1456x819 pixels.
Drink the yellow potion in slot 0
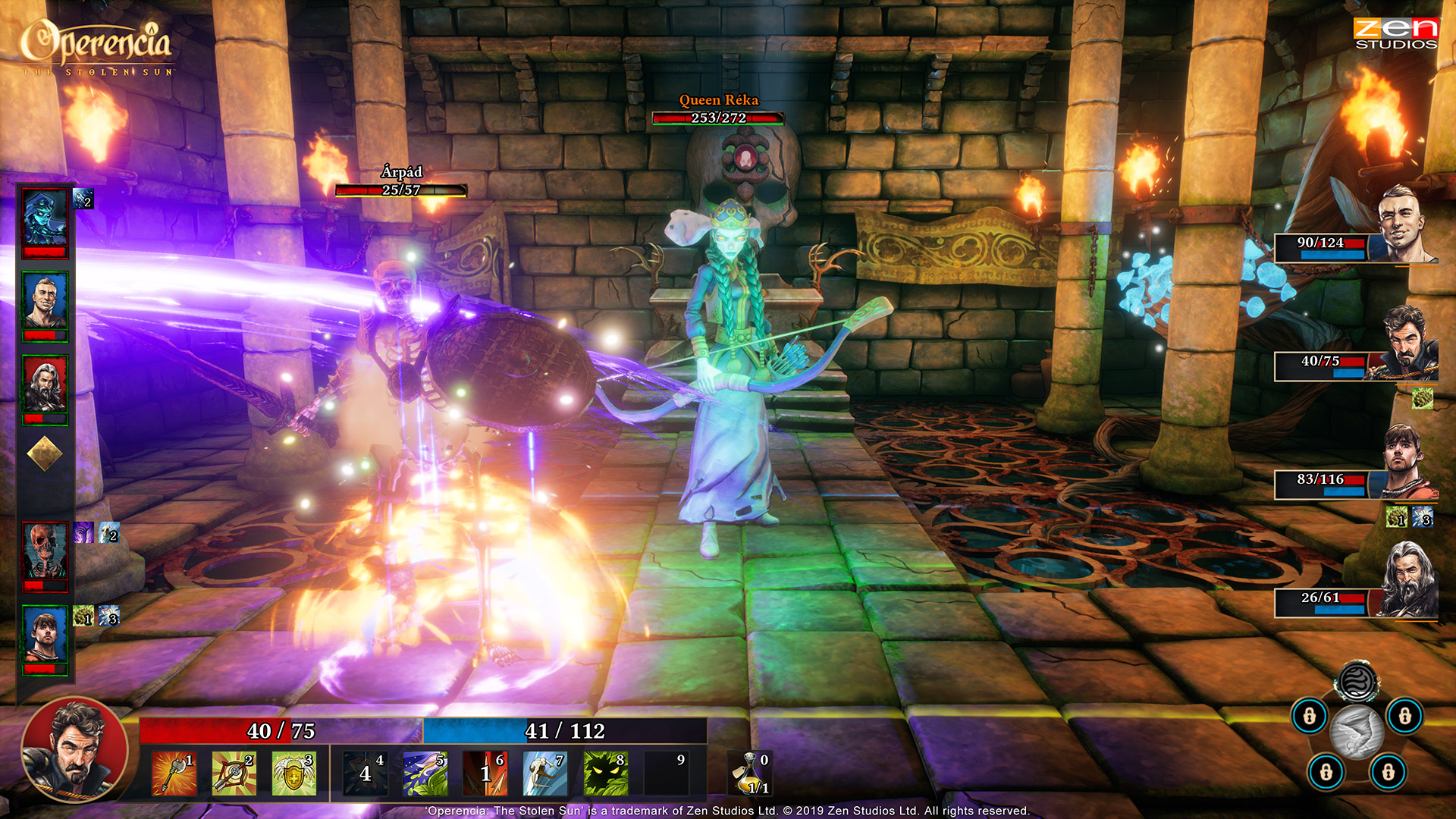751,773
